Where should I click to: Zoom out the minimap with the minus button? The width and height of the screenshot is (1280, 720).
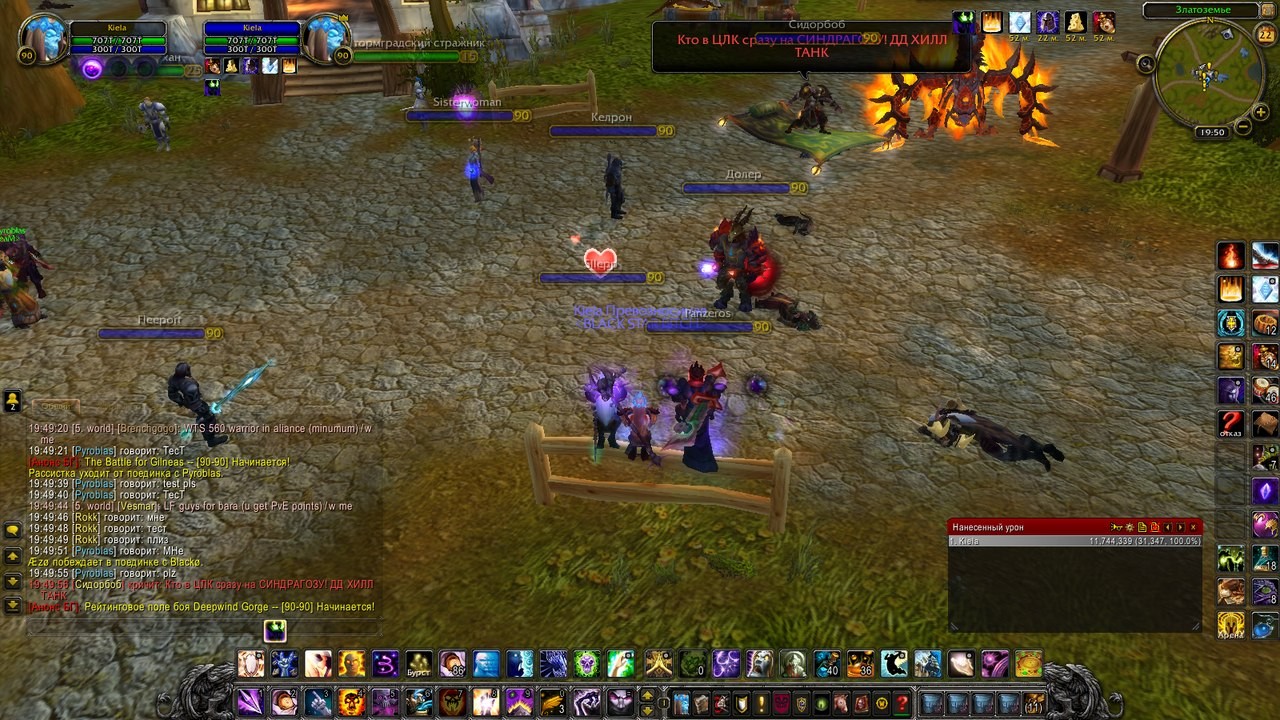pos(1243,127)
